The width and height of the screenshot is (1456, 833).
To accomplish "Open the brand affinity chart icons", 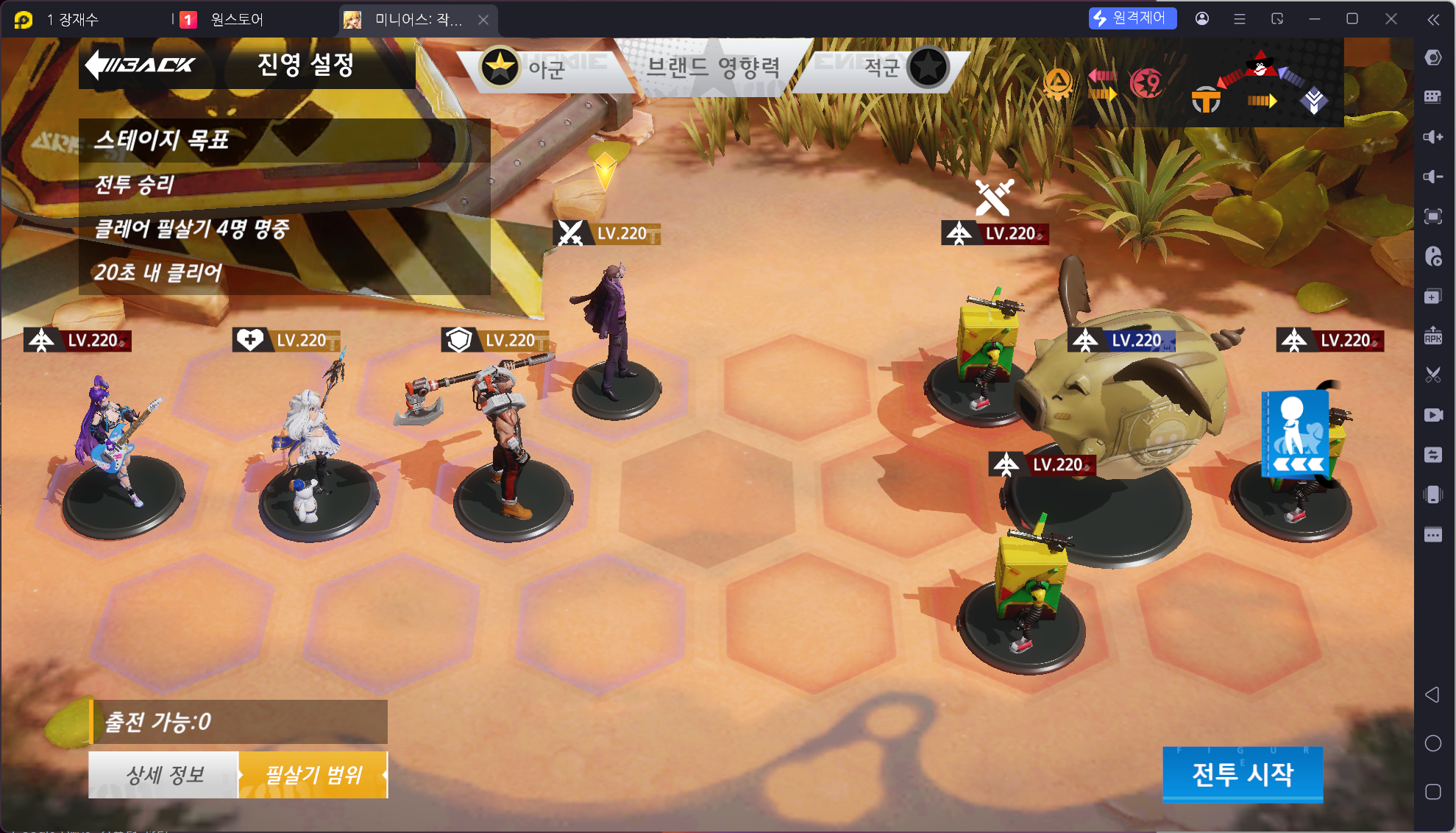I will [x=1192, y=82].
